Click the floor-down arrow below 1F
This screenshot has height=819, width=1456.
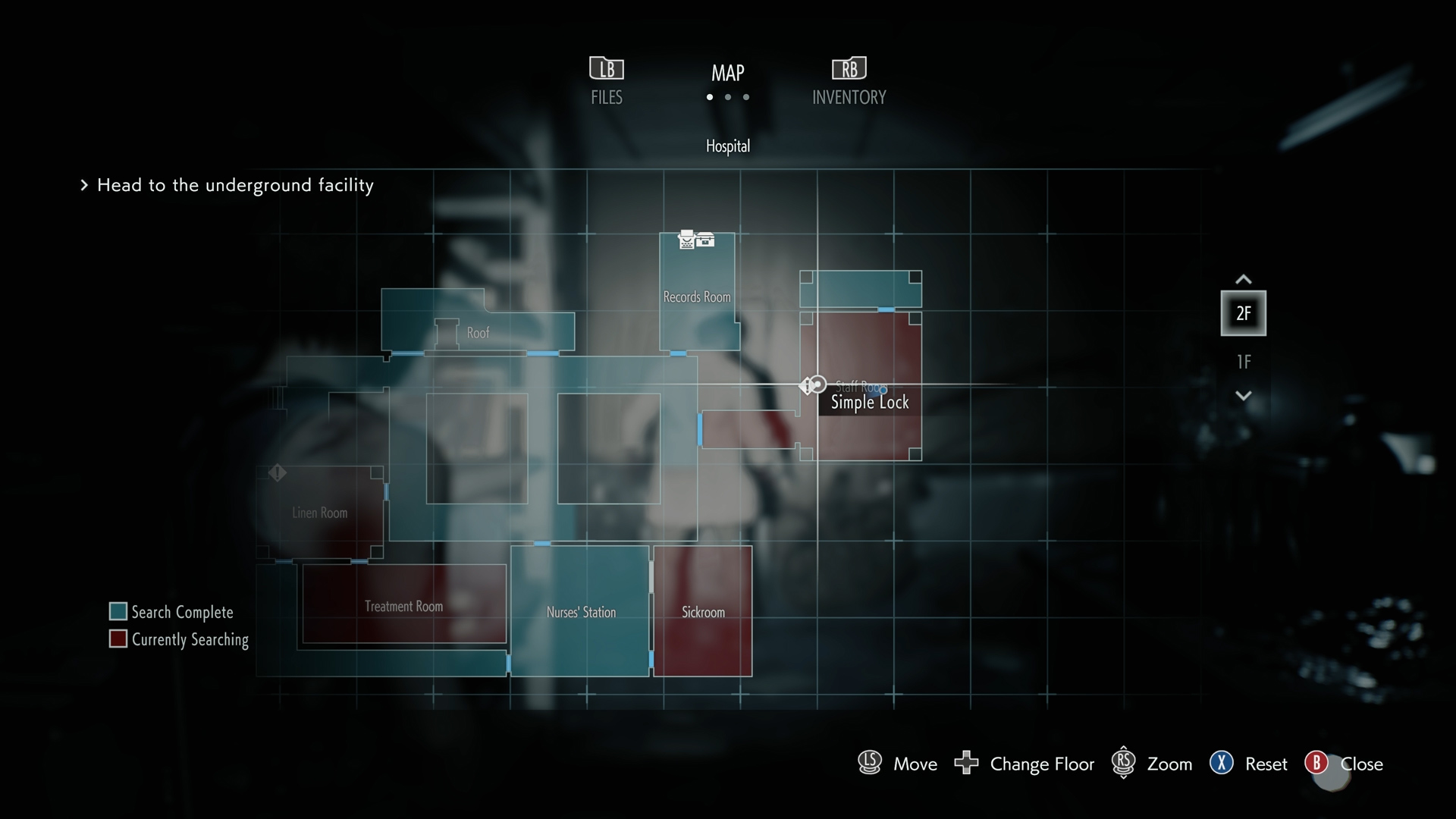1243,396
